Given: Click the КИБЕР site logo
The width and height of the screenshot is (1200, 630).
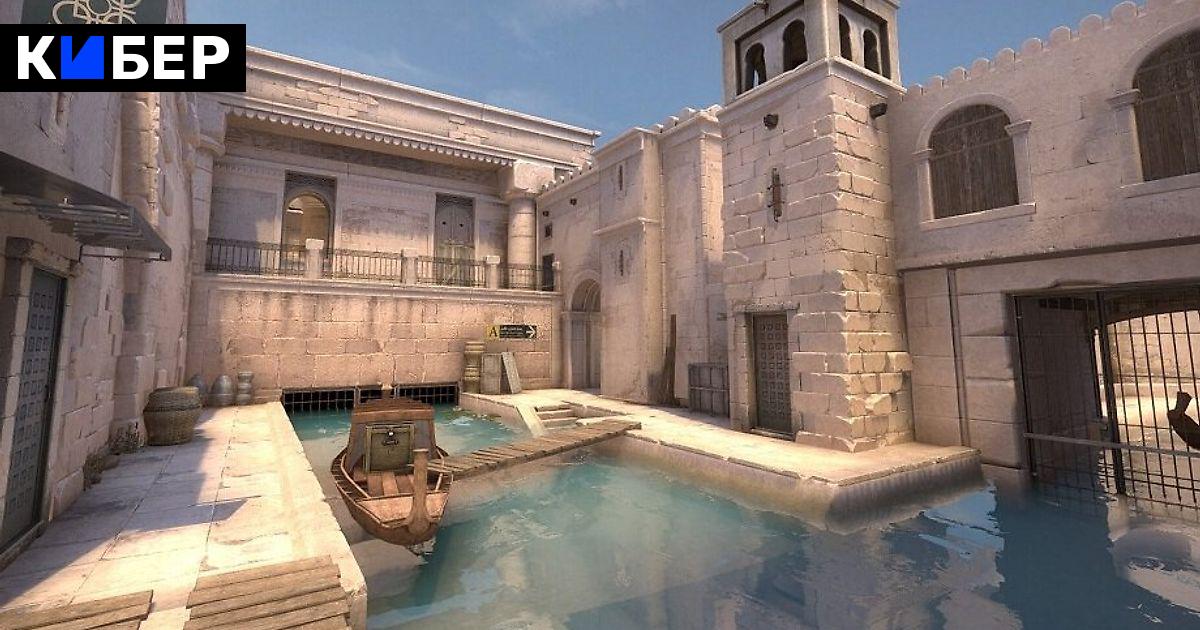Looking at the screenshot, I should tap(122, 58).
